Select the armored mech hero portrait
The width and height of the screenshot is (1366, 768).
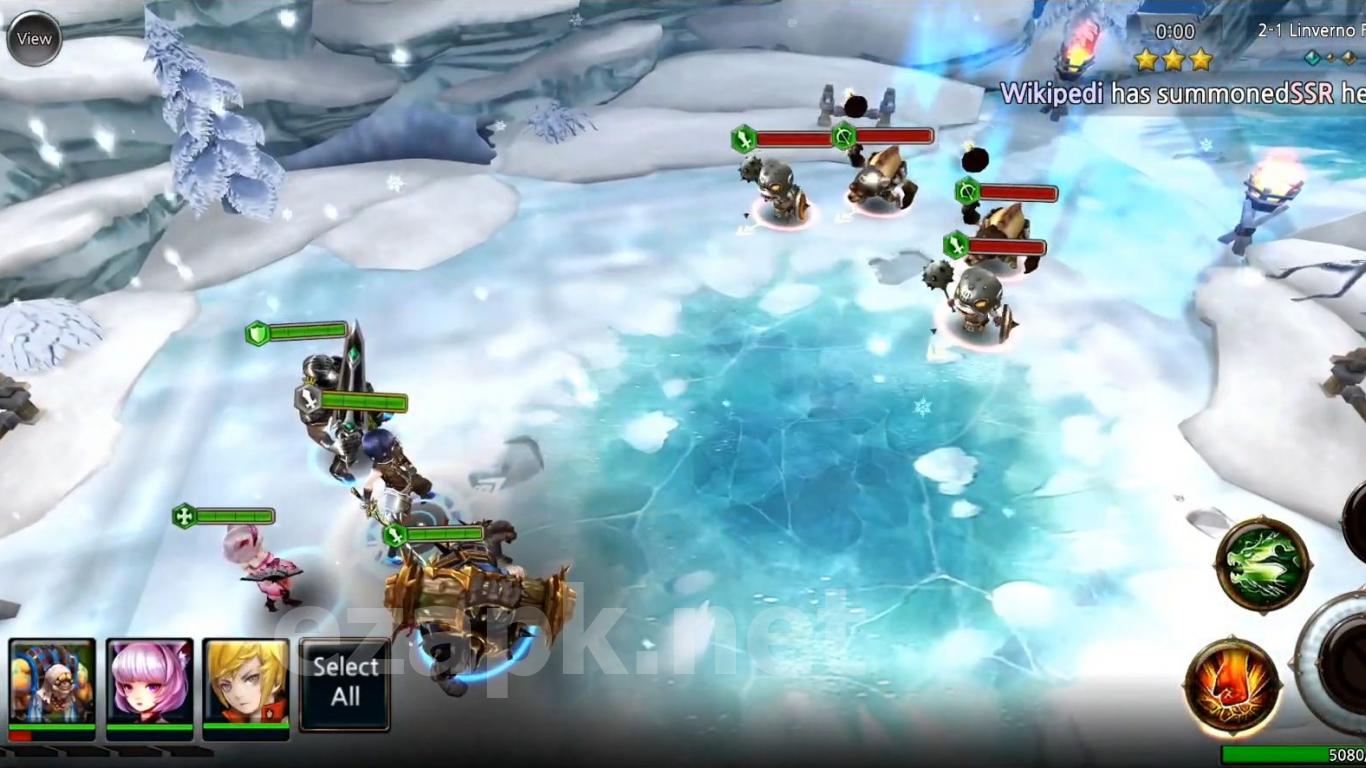52,683
